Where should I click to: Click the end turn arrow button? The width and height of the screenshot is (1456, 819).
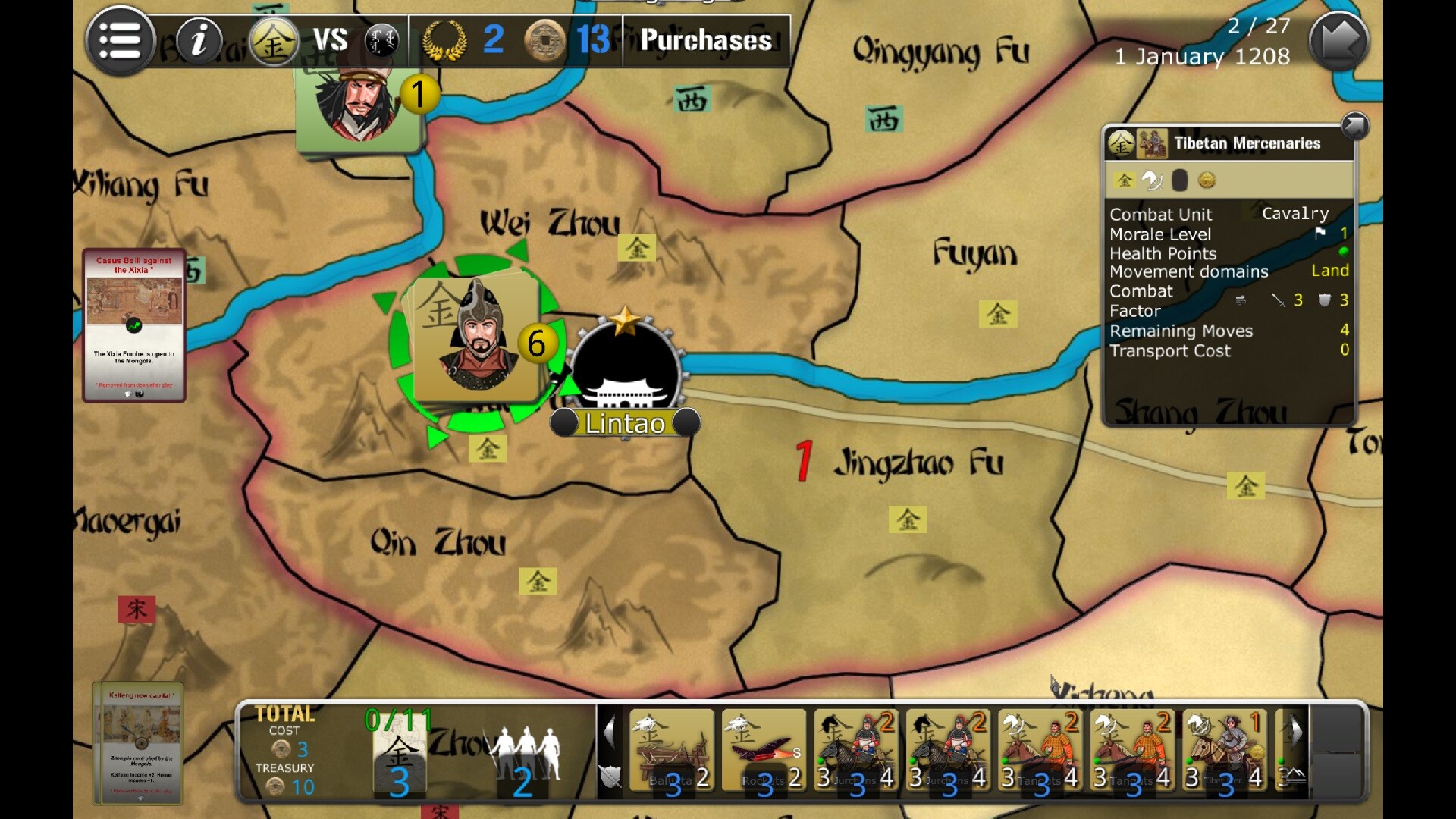coord(1338,40)
